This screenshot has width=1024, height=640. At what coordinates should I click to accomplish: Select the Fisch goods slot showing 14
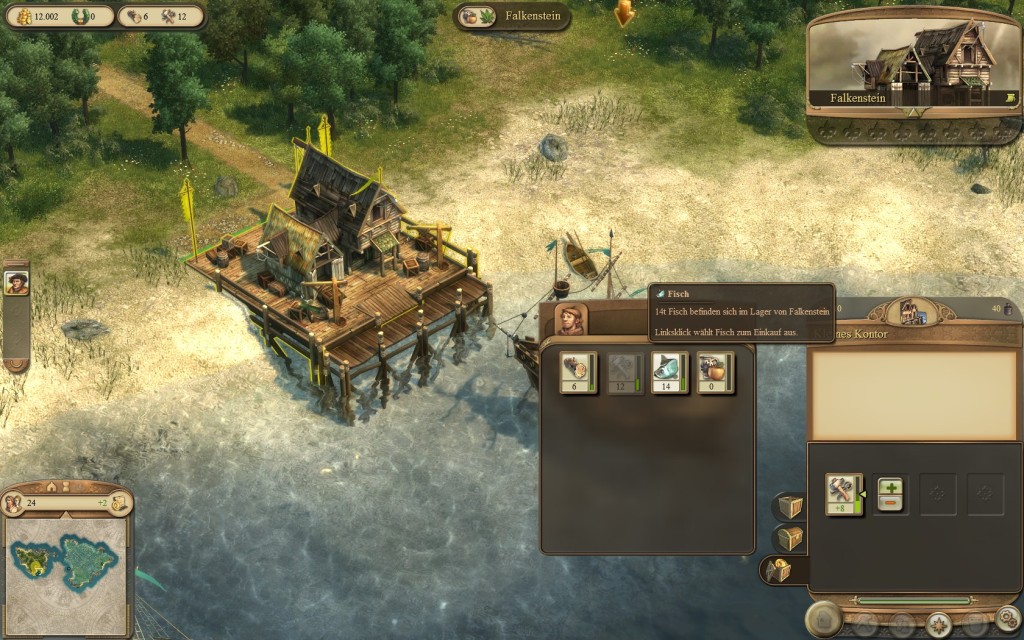point(669,373)
